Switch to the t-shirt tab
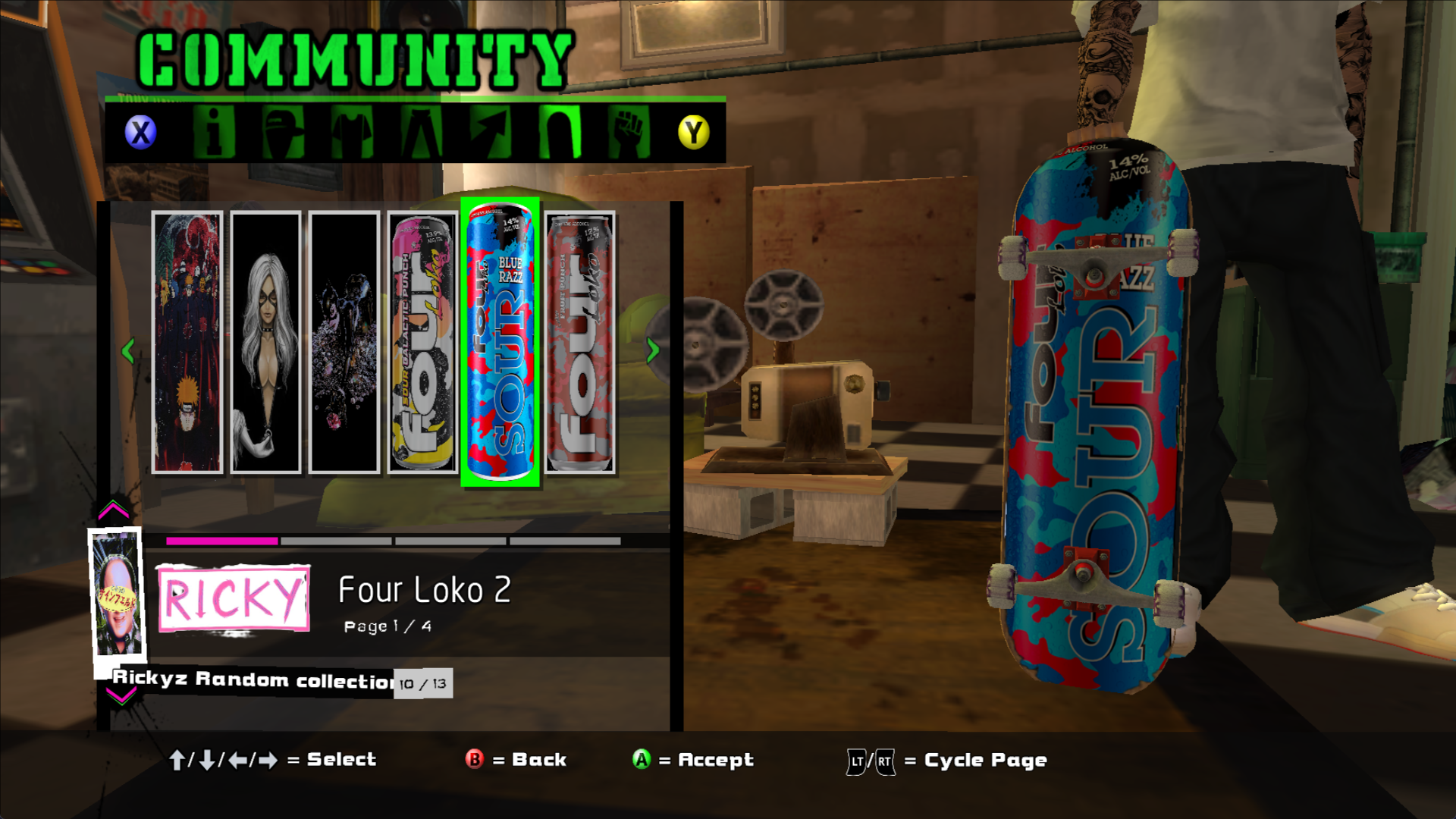 pos(352,132)
